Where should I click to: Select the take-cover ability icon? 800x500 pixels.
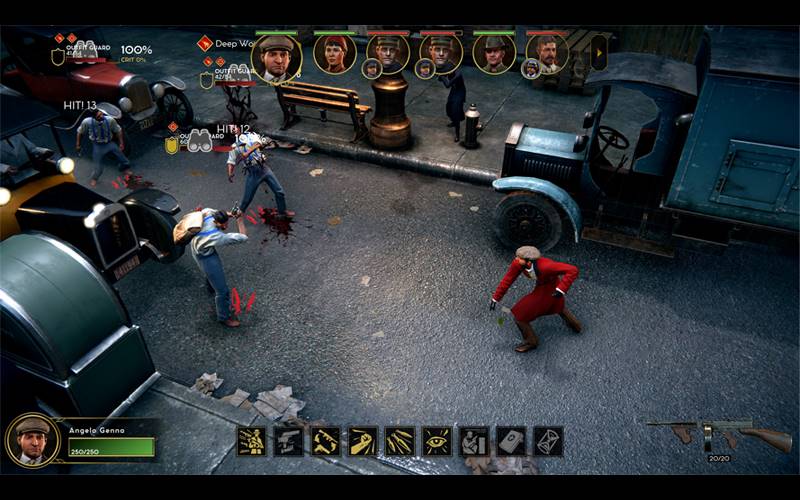[473, 441]
